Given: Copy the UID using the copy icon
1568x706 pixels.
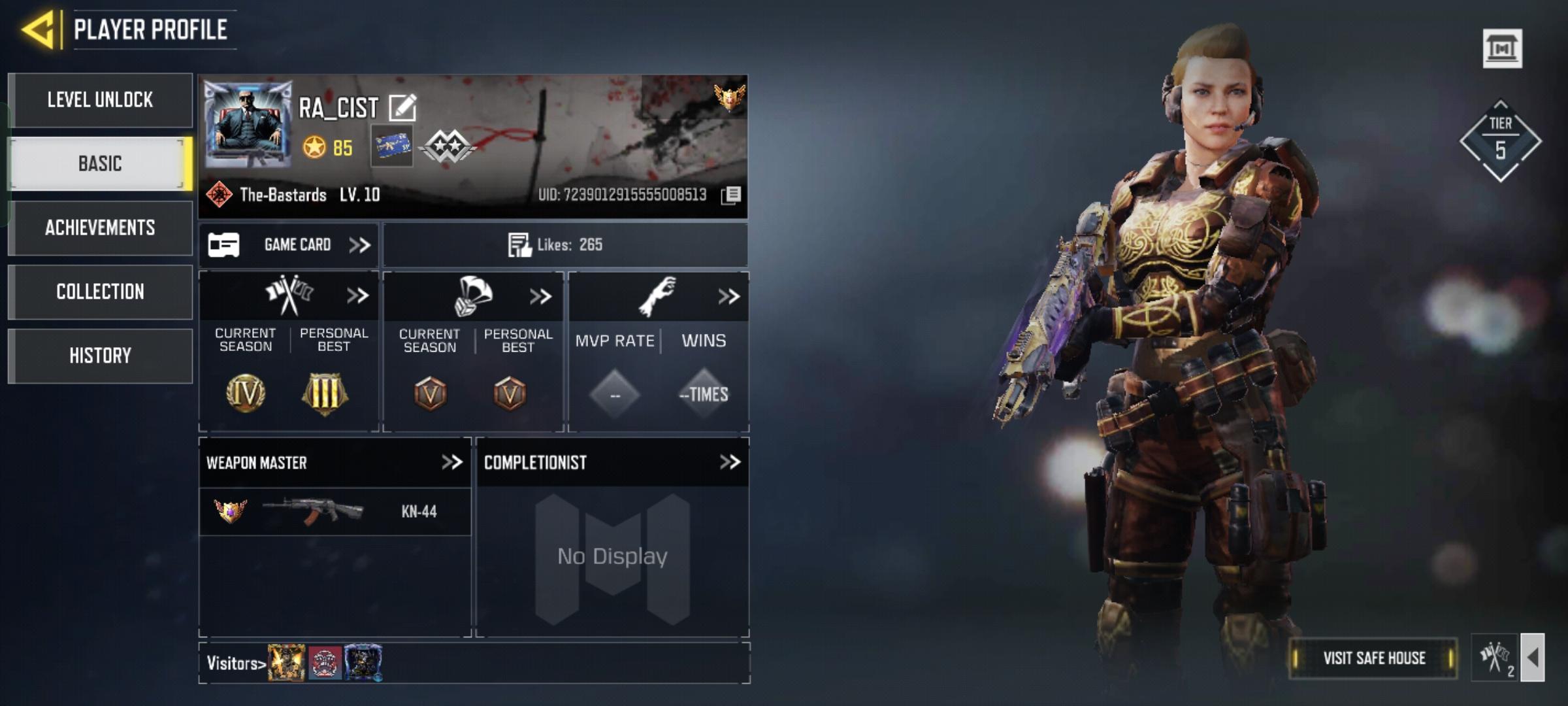Looking at the screenshot, I should tap(731, 195).
